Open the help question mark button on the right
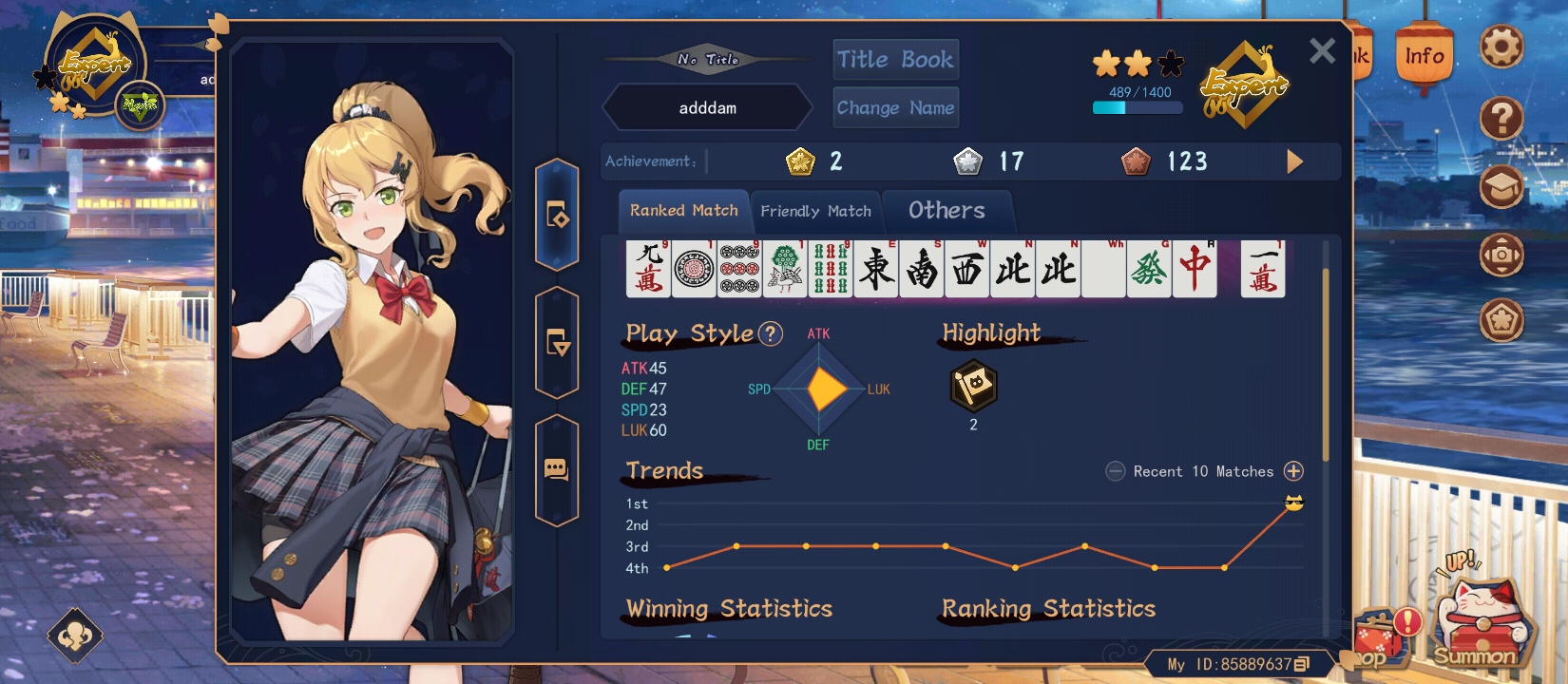 tap(1501, 119)
